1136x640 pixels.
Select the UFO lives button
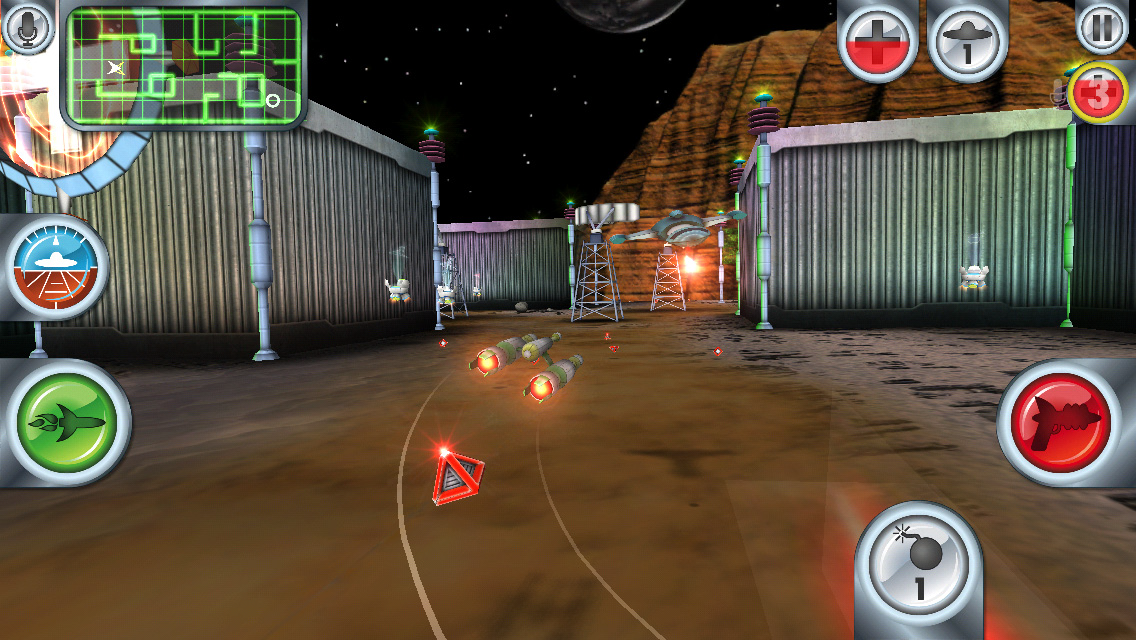click(x=966, y=40)
